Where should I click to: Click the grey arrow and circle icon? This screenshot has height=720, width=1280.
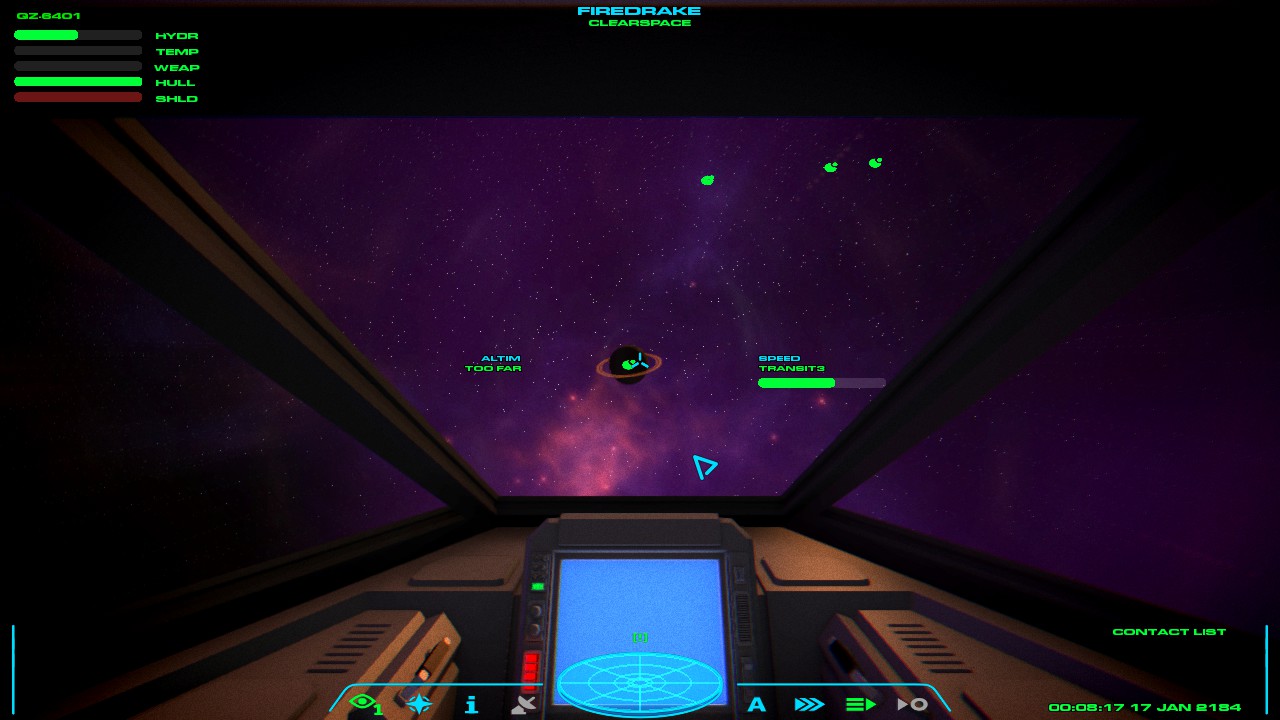[x=913, y=704]
